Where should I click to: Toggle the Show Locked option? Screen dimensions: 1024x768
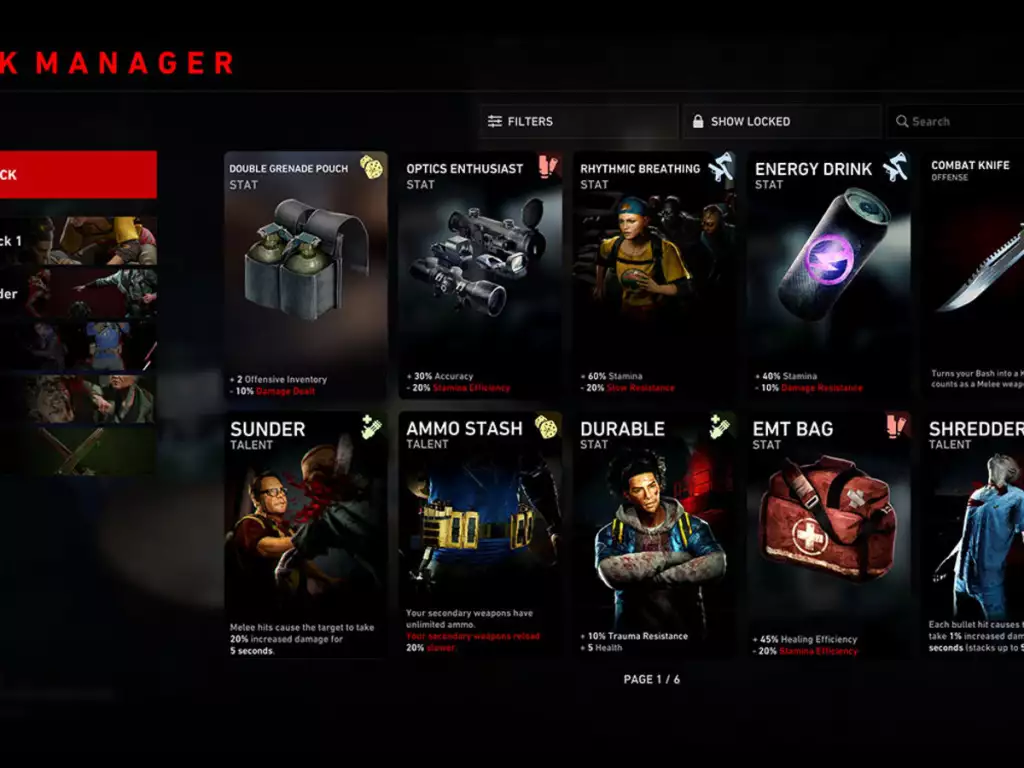click(783, 122)
